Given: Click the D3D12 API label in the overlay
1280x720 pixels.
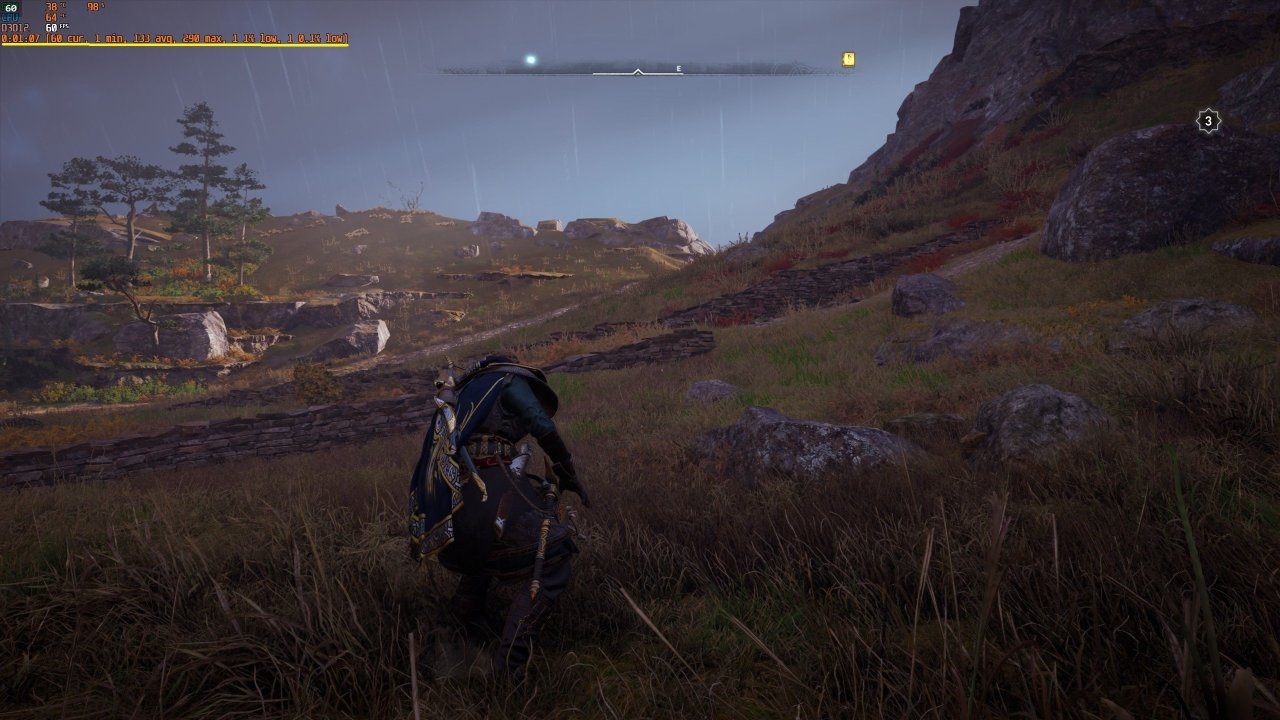Looking at the screenshot, I should 17,27.
